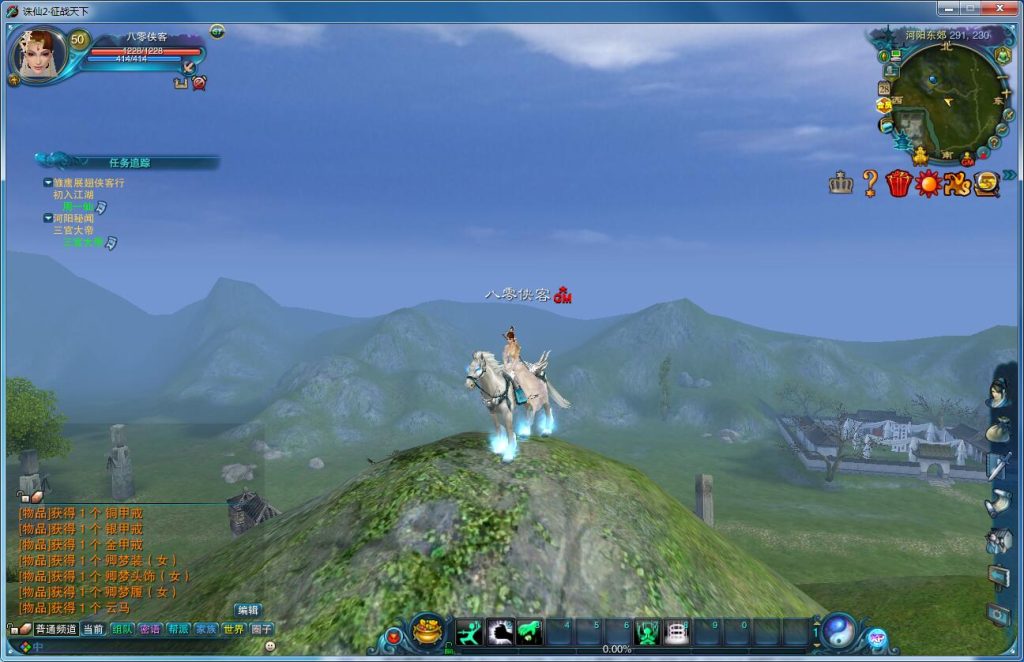1024x662 pixels.
Task: Click the crown icon below the minimap
Action: [x=840, y=183]
